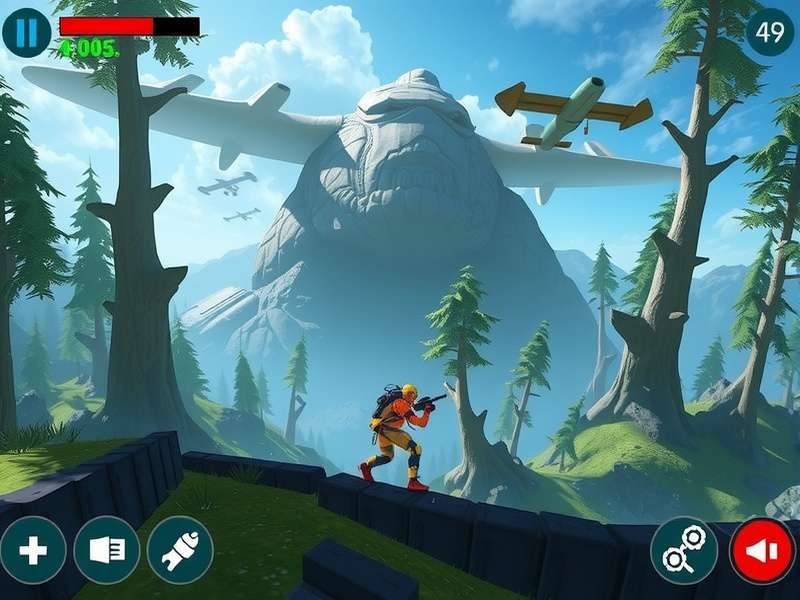Pause the game with the pause button

pyautogui.click(x=27, y=33)
